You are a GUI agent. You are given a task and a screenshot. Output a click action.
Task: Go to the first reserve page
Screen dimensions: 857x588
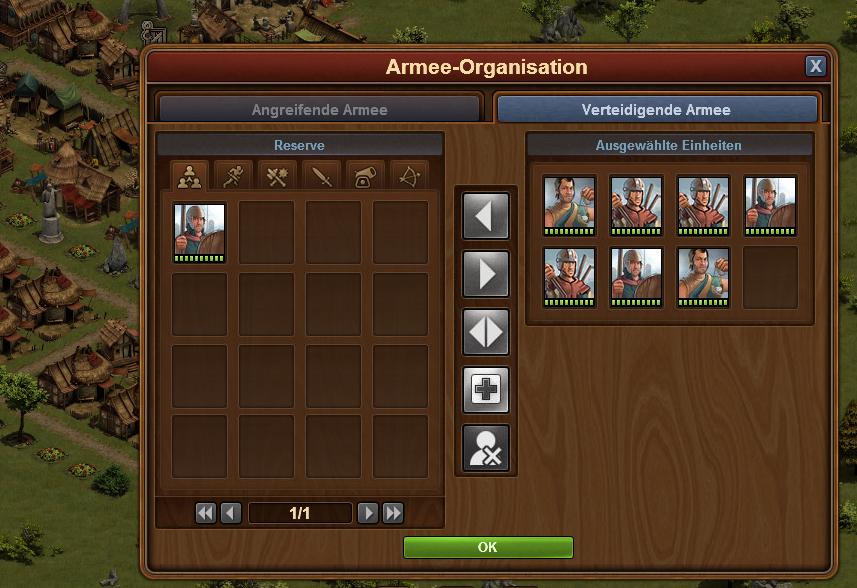click(205, 513)
